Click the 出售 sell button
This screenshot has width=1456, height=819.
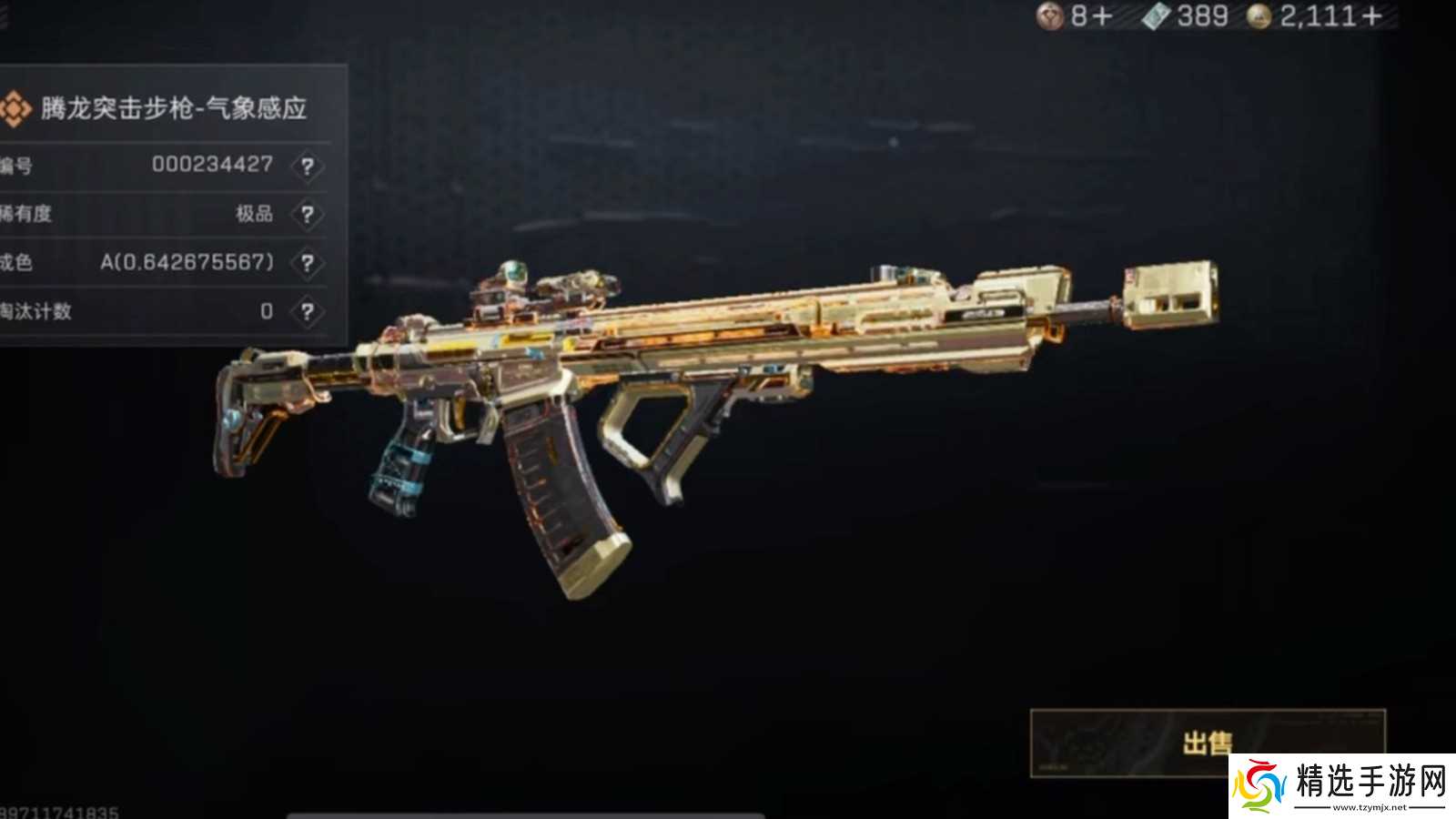point(1207,743)
